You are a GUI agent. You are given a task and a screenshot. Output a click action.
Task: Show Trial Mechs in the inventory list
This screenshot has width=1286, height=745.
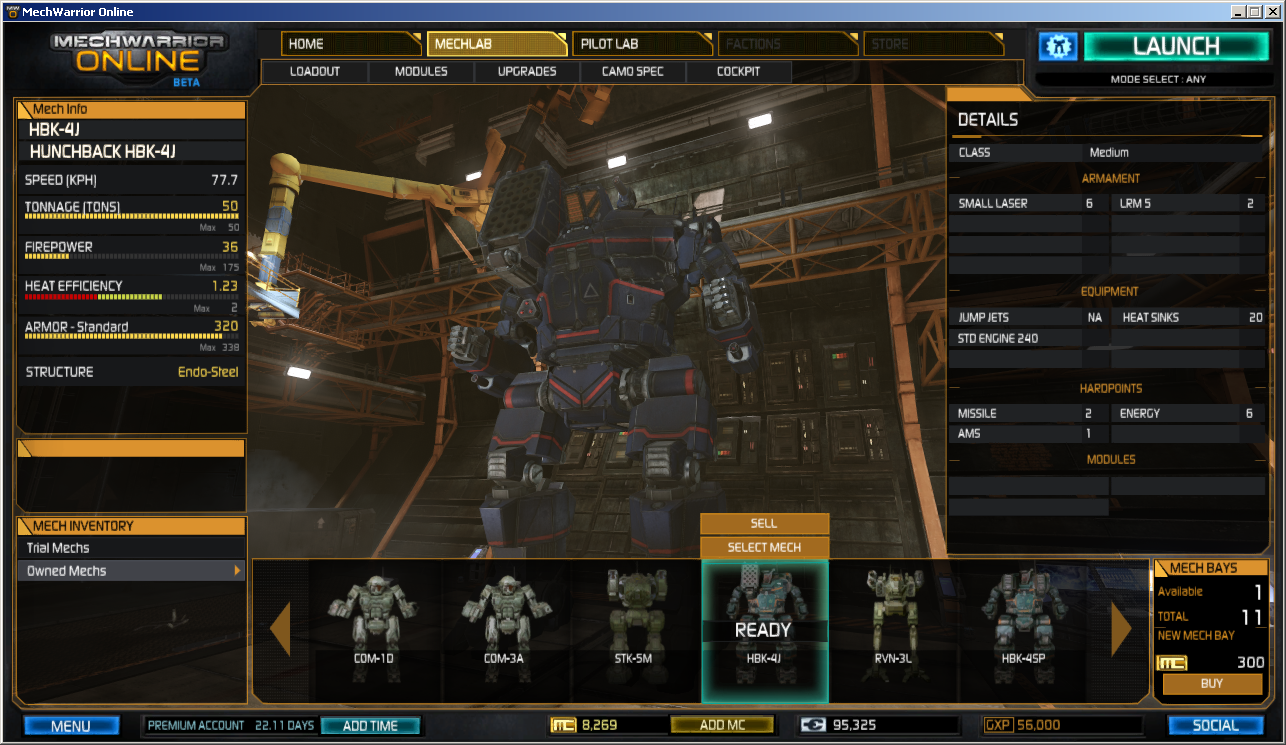click(132, 548)
